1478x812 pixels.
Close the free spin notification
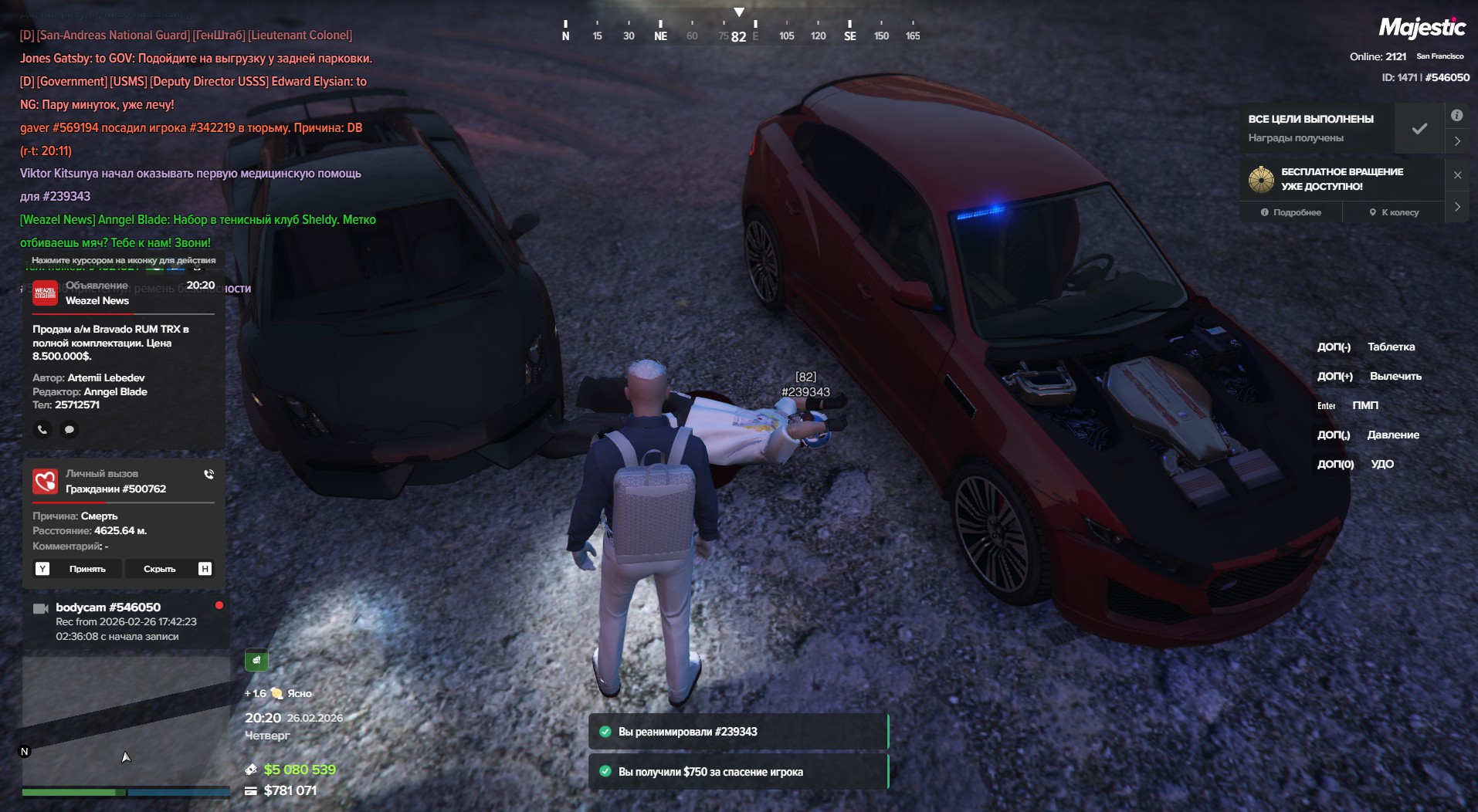tap(1457, 175)
